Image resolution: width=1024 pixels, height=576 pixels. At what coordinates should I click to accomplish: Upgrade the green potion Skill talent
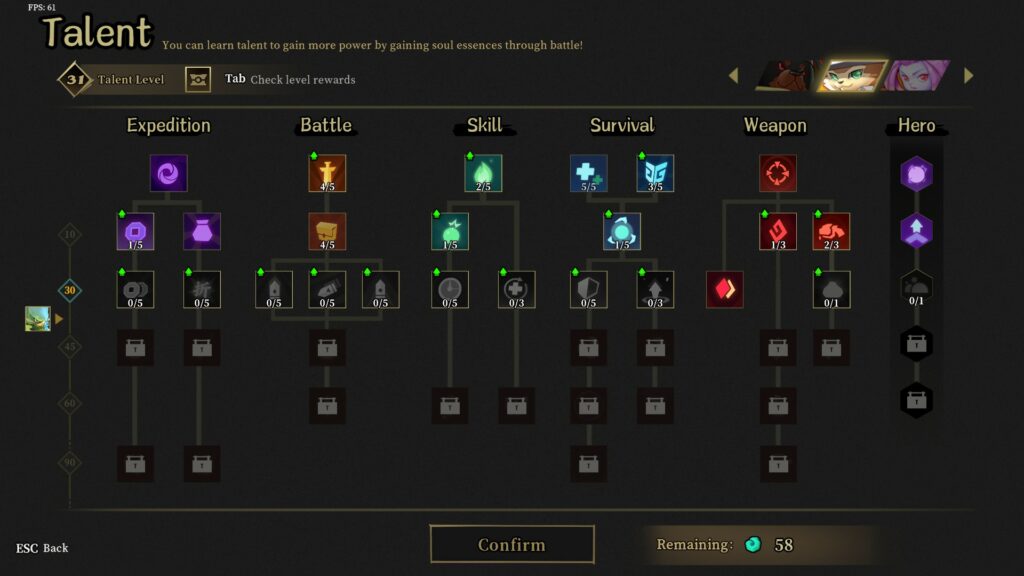(x=450, y=231)
